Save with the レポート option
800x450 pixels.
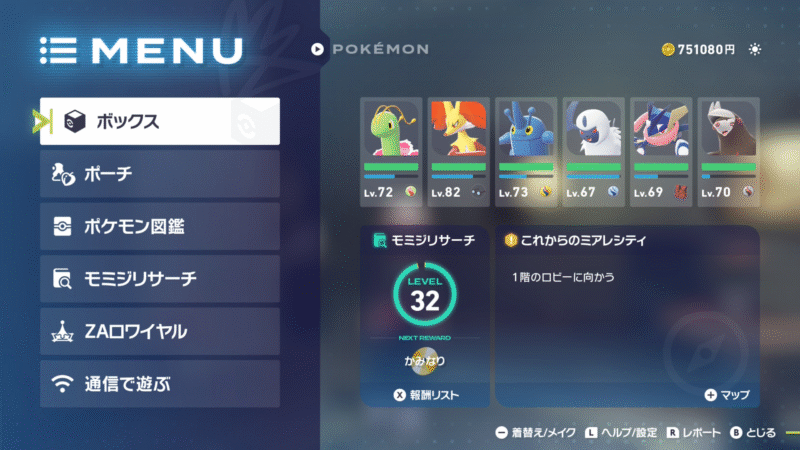(x=695, y=433)
